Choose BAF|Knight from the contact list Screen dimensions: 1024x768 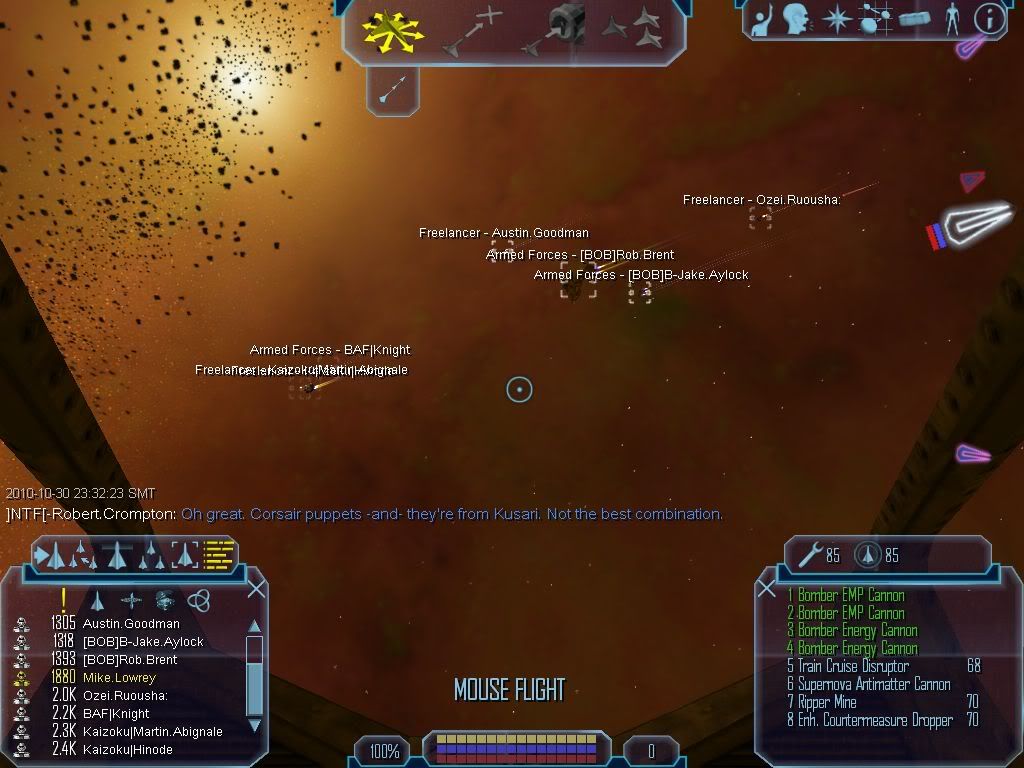click(x=116, y=714)
